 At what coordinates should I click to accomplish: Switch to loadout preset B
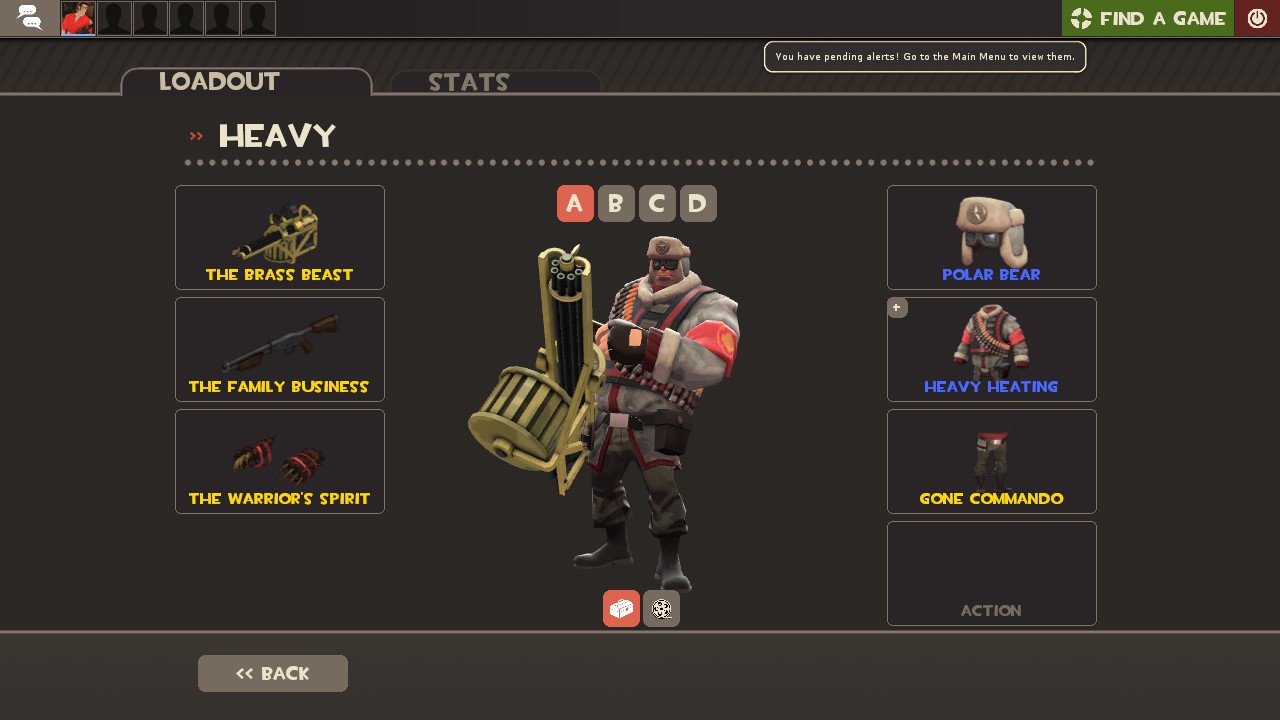coord(616,203)
